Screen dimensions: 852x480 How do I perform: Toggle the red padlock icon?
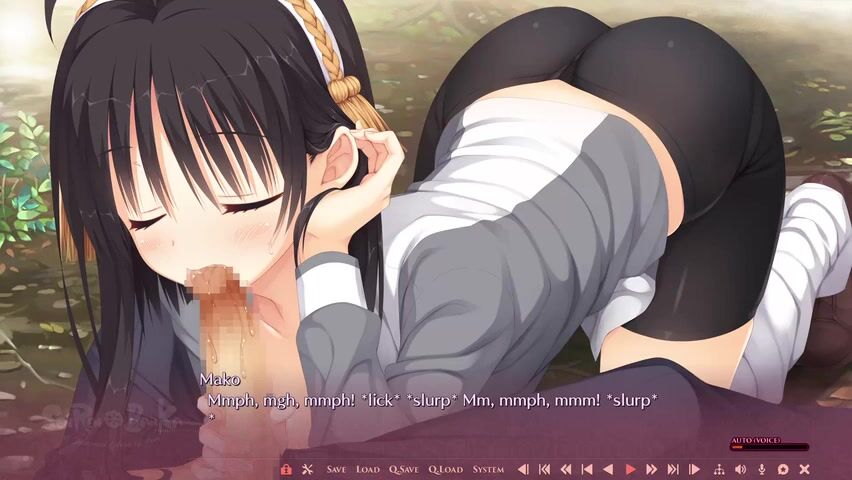(286, 469)
